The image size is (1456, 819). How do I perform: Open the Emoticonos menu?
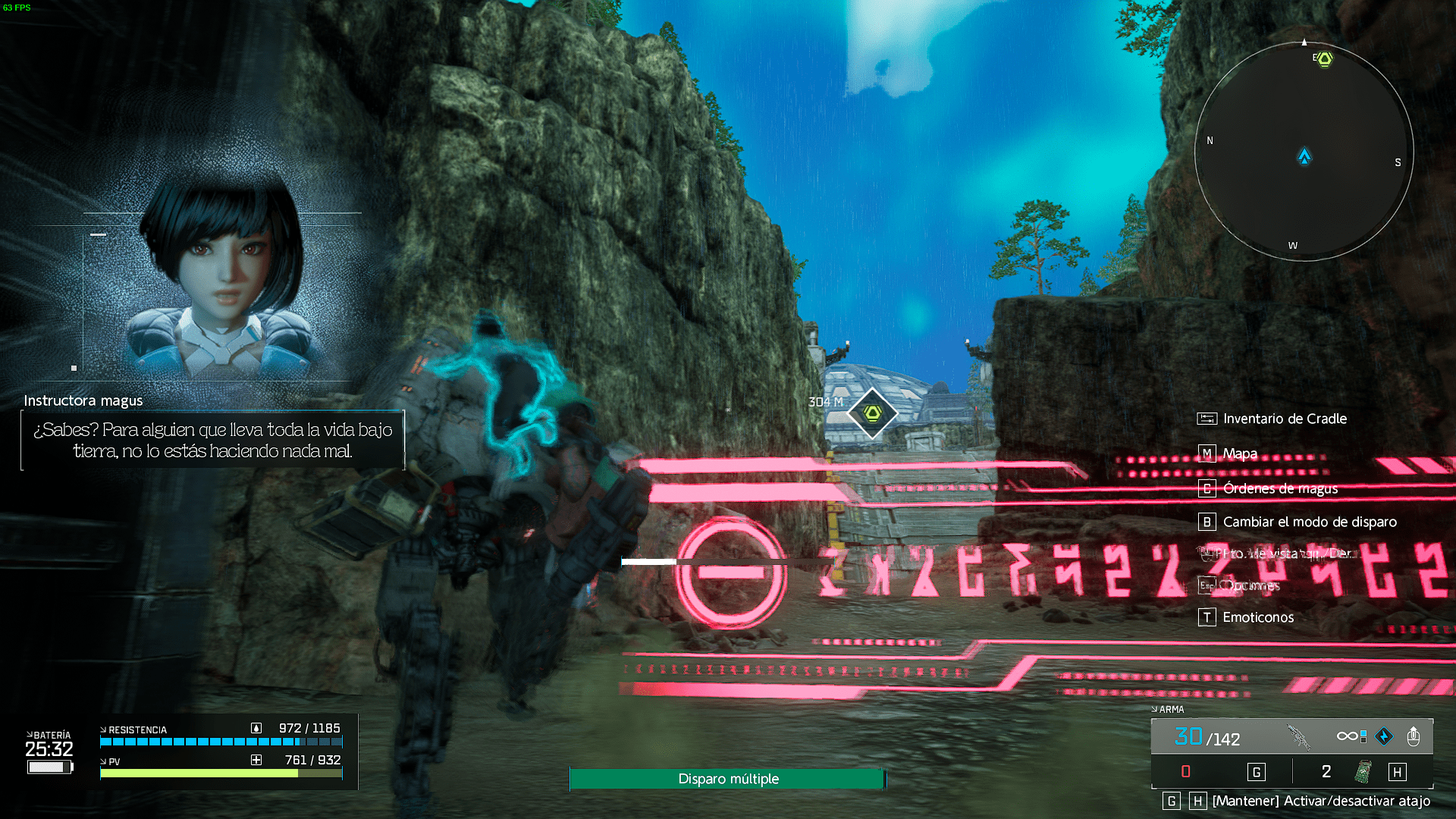click(x=1257, y=617)
